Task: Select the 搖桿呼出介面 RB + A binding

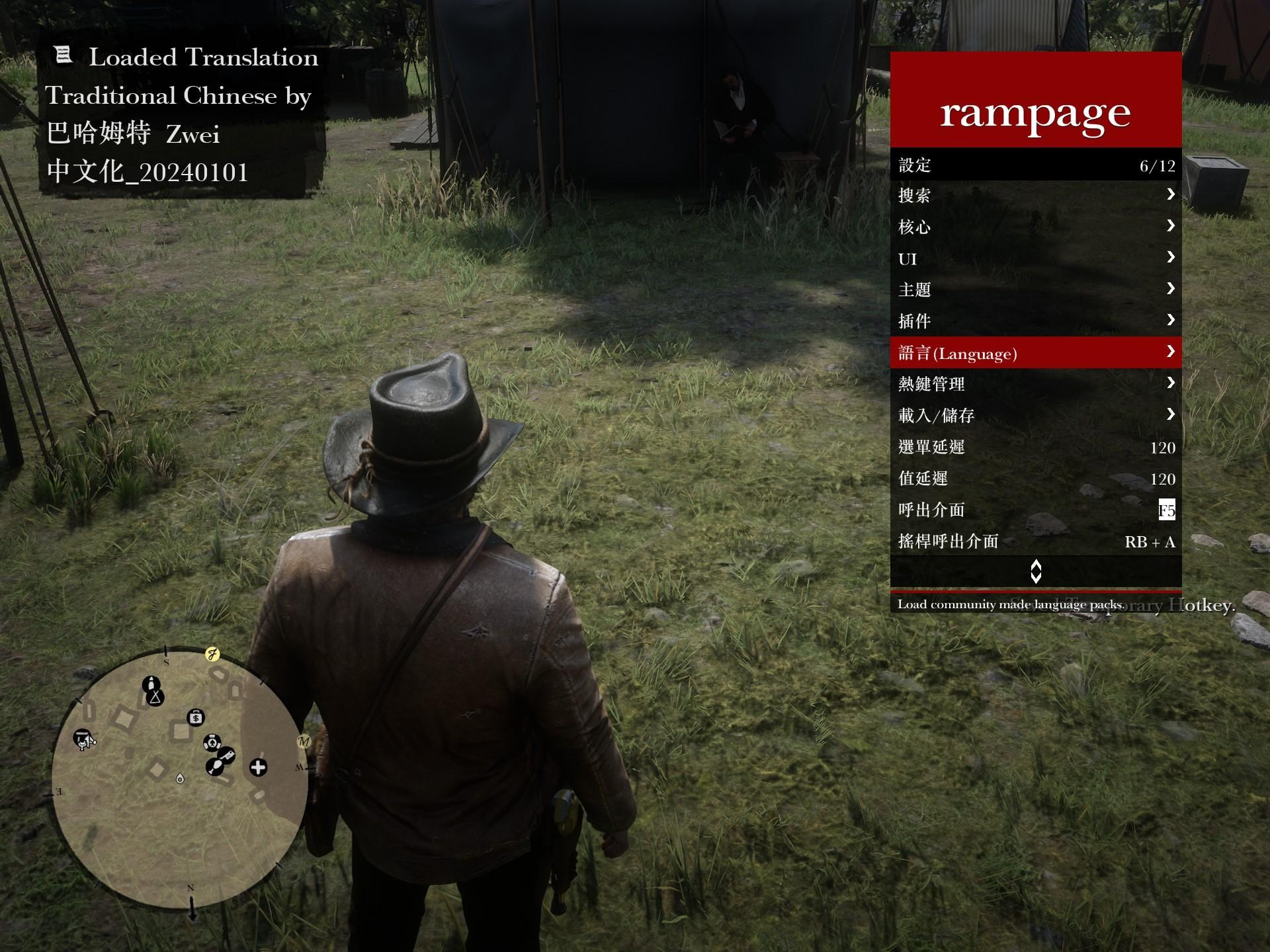Action: (x=1035, y=541)
